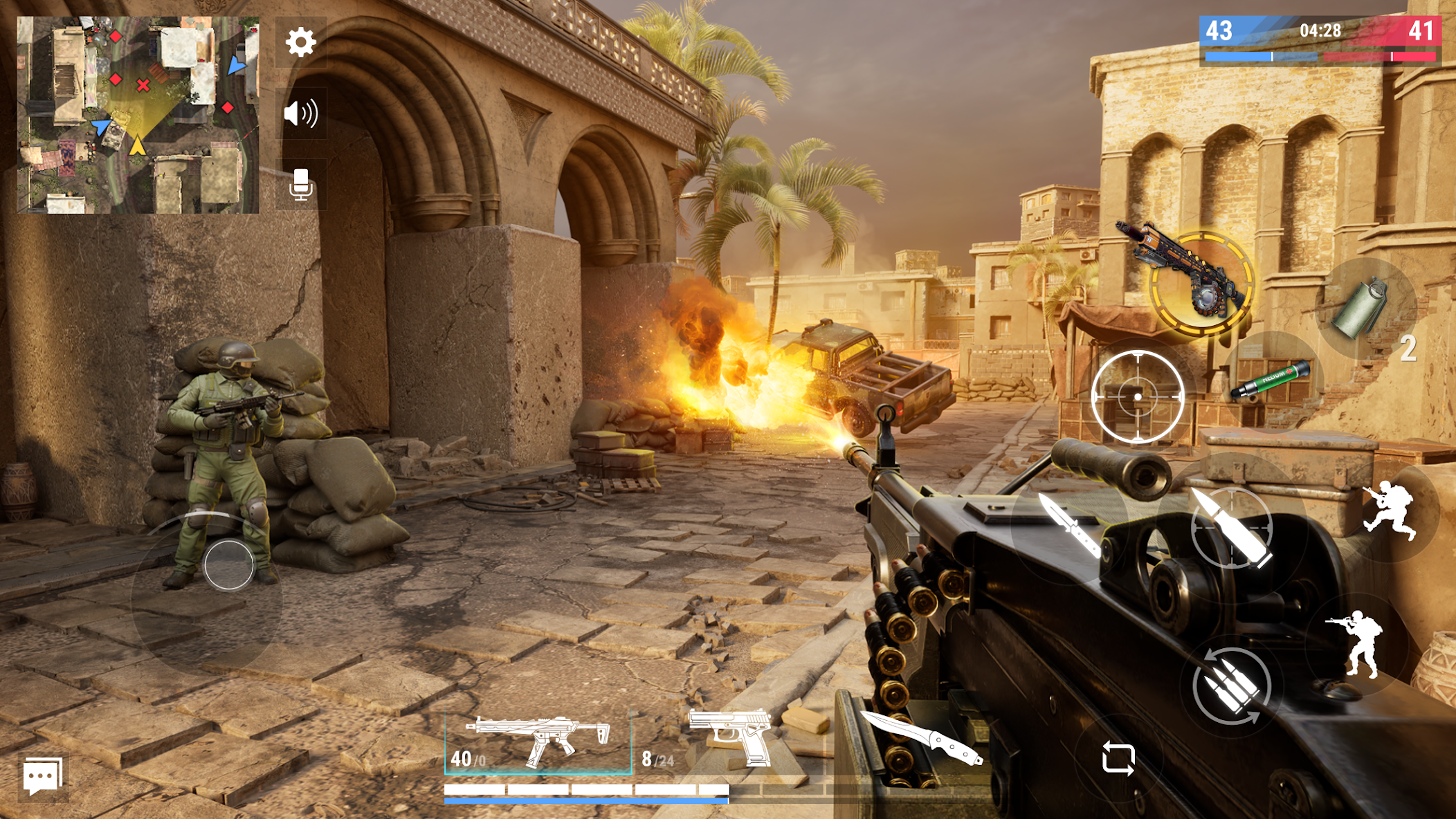Screen dimensions: 1456x819
Task: Select the submachine gun weapon slot
Action: coord(538,742)
